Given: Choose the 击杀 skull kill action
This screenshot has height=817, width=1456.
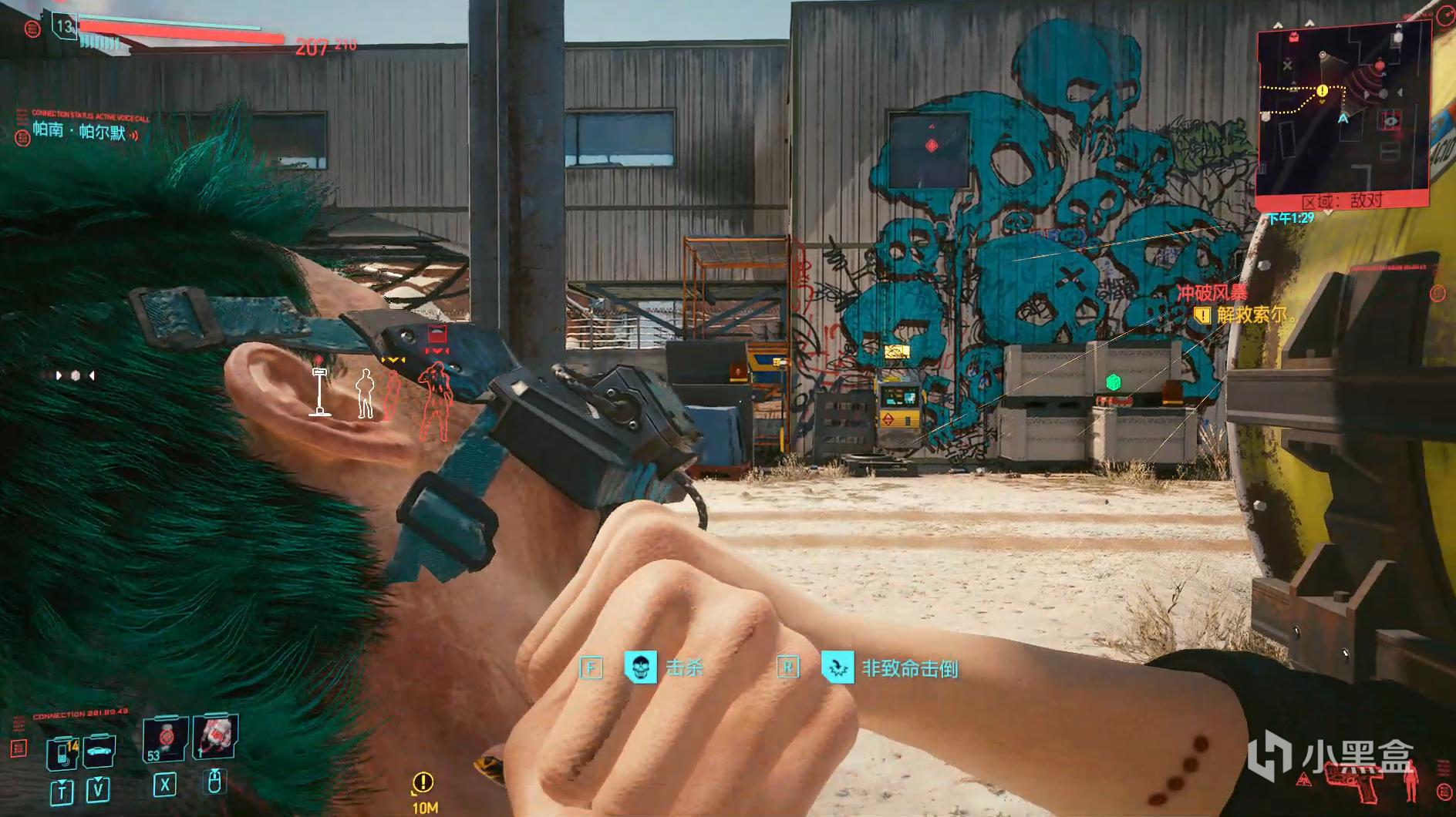Looking at the screenshot, I should coord(640,667).
